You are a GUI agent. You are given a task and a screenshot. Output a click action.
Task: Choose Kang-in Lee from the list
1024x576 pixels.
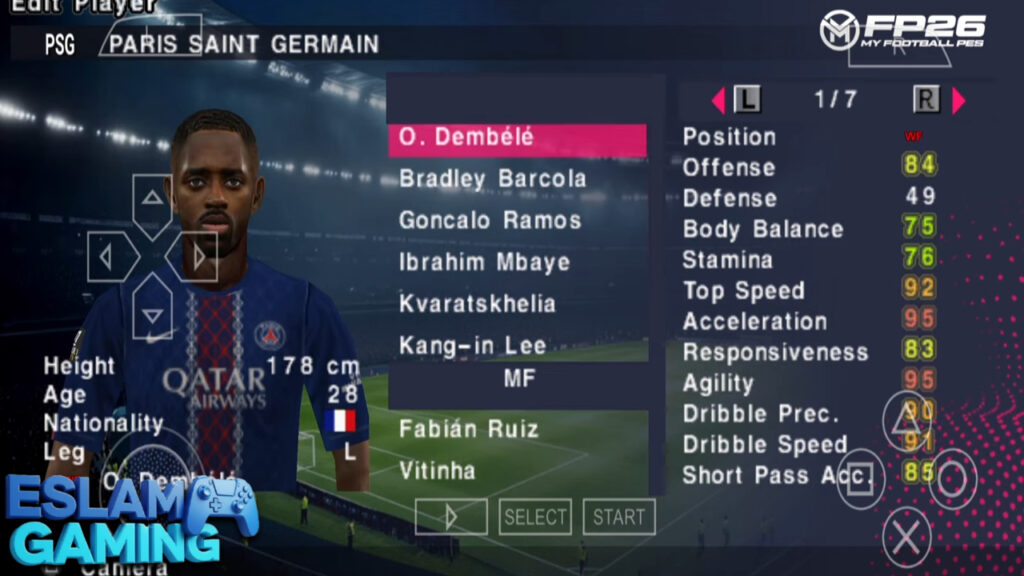point(516,346)
